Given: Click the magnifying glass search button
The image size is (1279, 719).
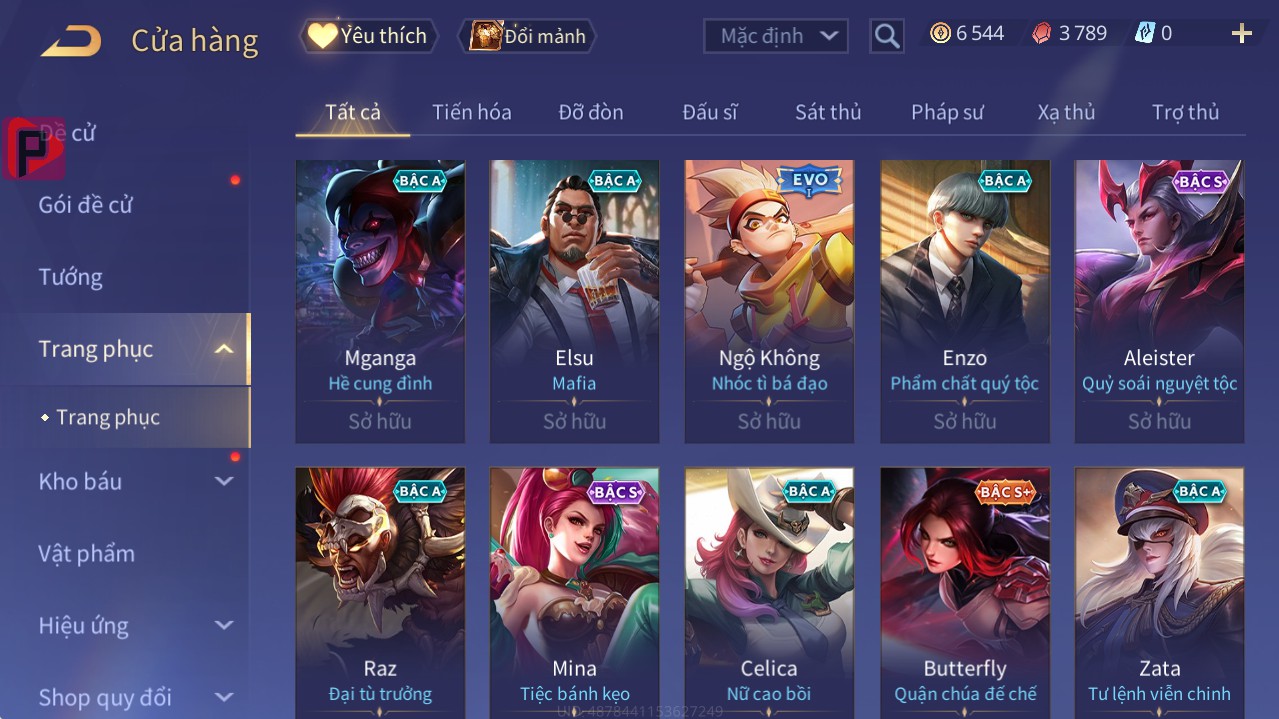Looking at the screenshot, I should pos(886,37).
